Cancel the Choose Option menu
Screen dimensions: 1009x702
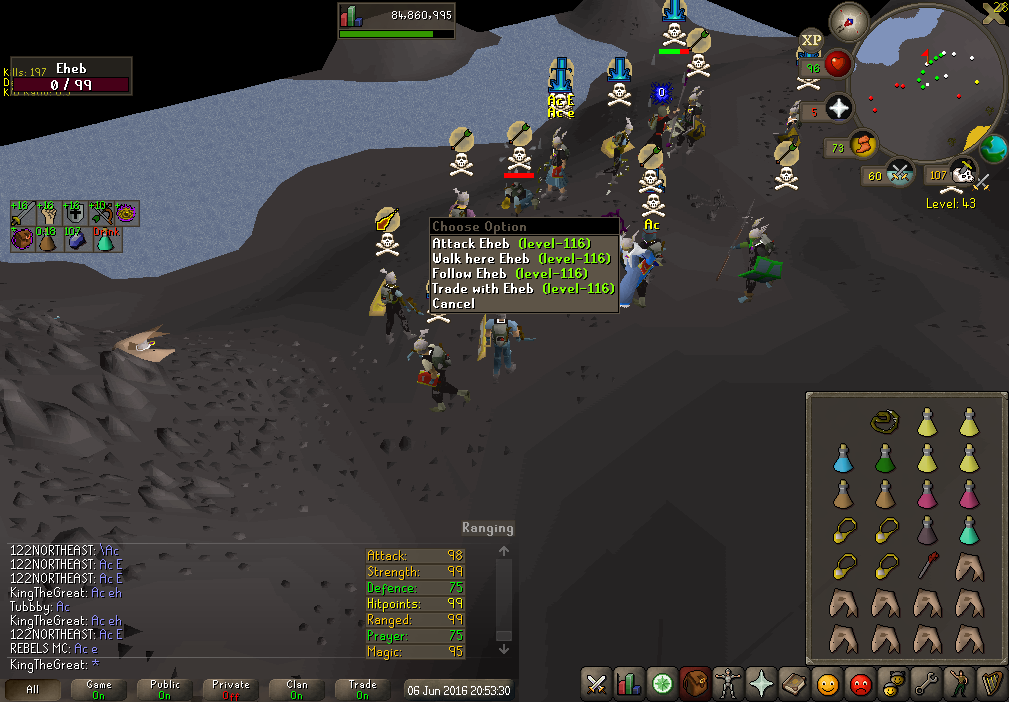pyautogui.click(x=453, y=304)
